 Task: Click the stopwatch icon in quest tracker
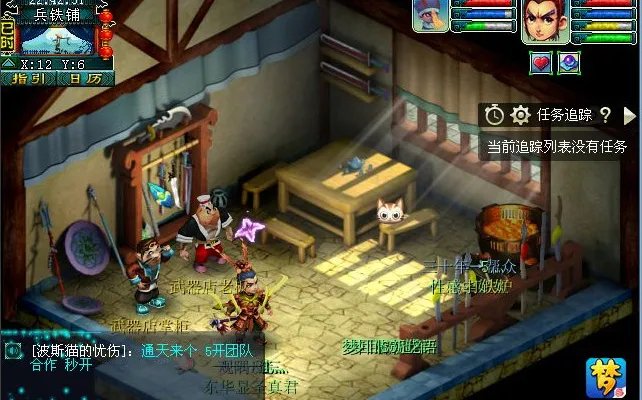click(x=494, y=115)
